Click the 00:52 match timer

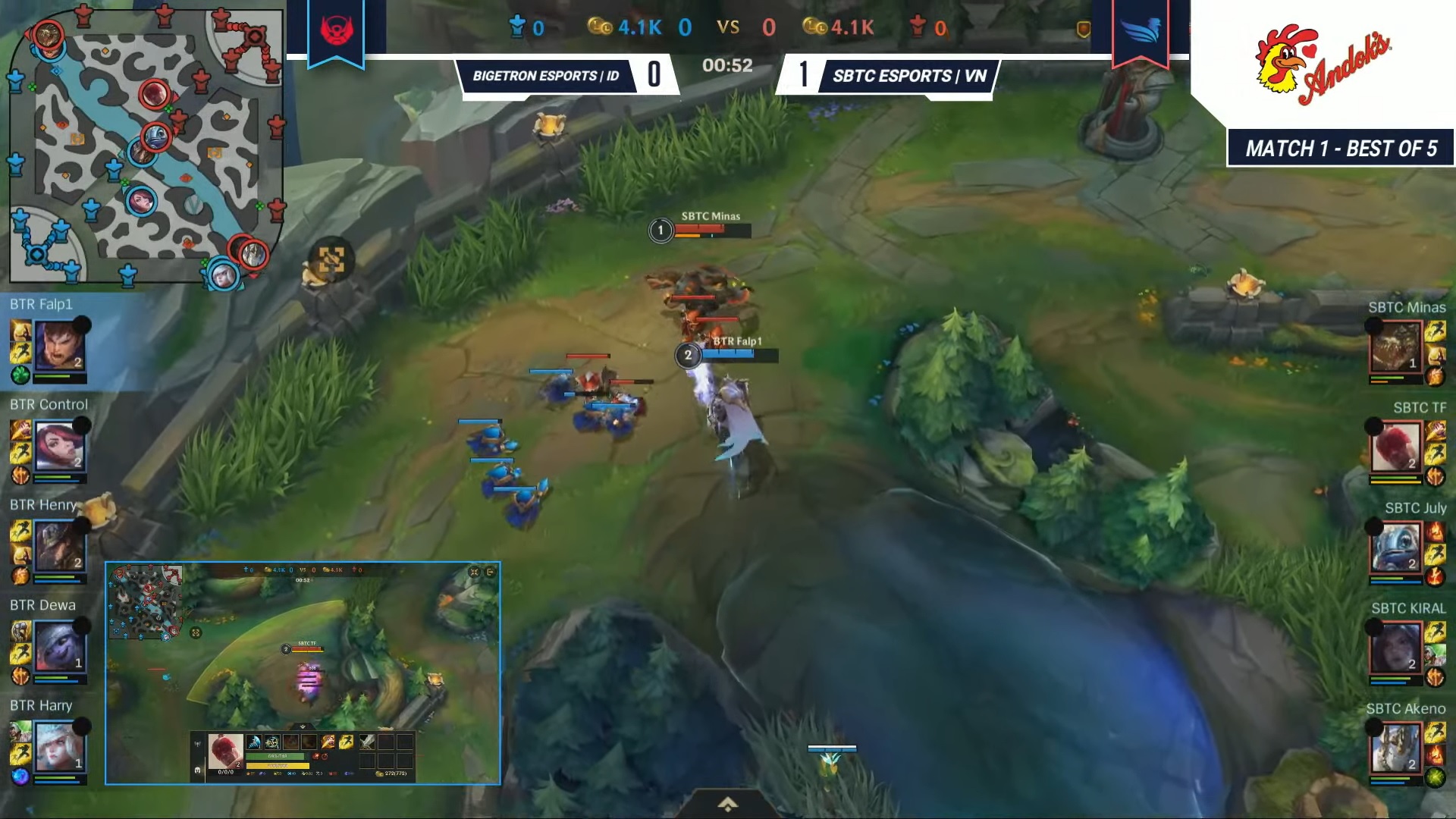(x=728, y=66)
